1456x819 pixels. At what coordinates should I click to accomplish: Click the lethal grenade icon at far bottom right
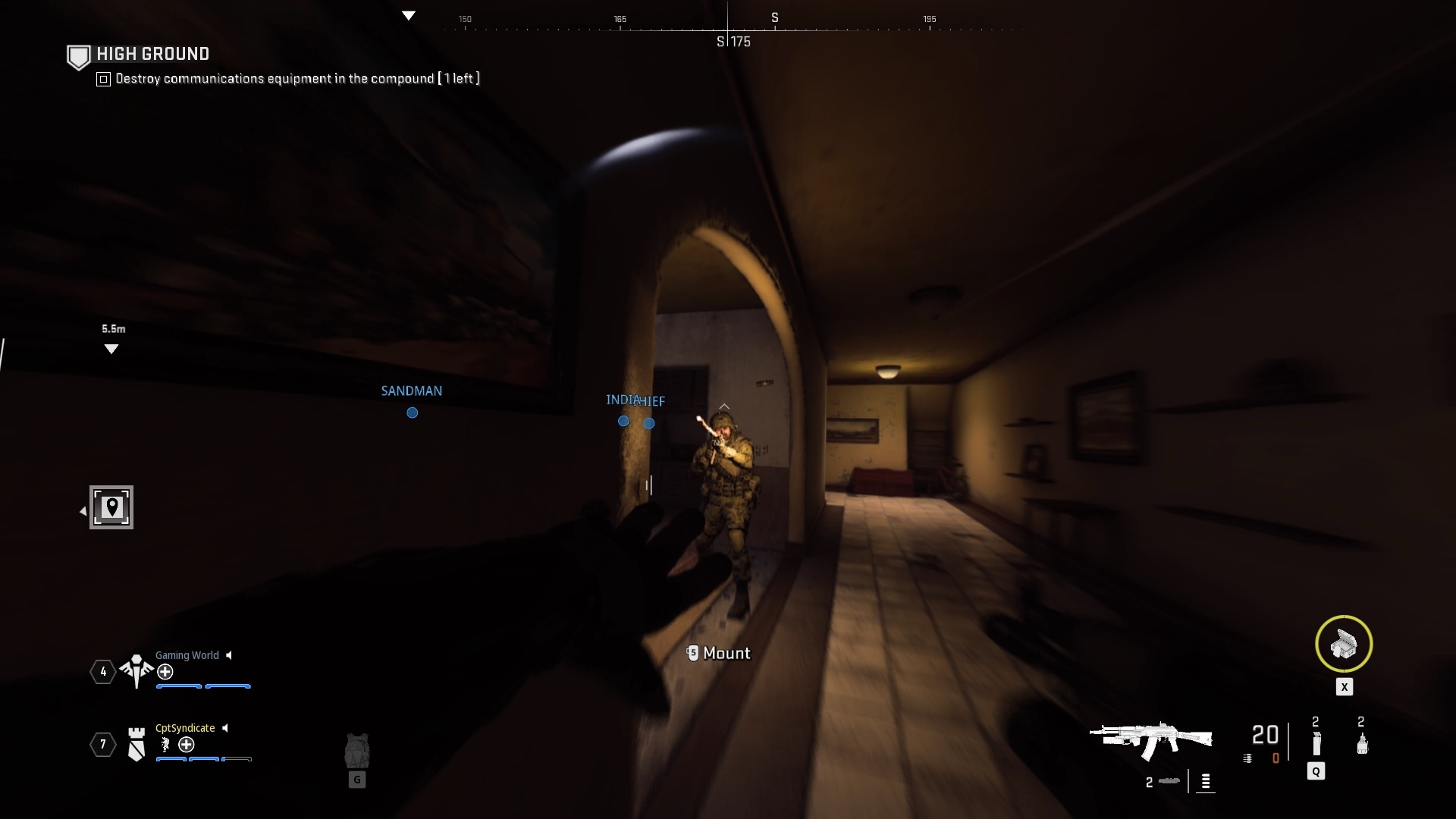1362,745
